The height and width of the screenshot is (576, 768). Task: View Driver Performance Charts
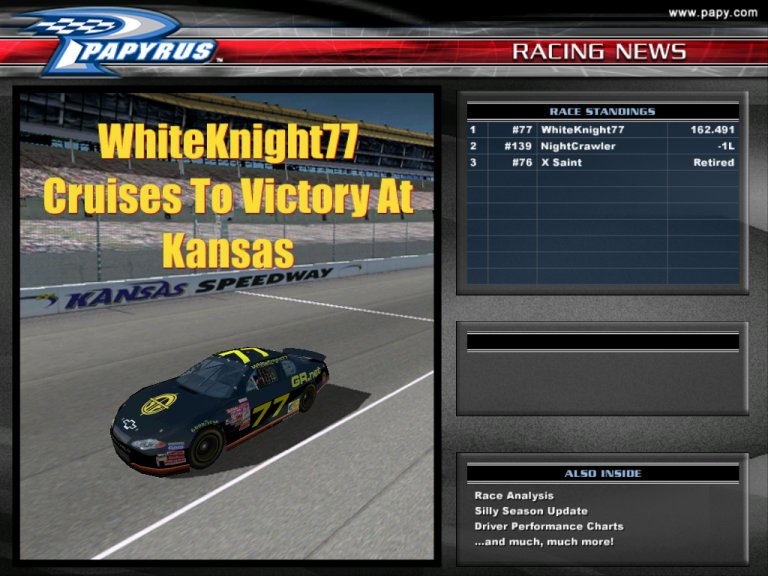[x=548, y=526]
